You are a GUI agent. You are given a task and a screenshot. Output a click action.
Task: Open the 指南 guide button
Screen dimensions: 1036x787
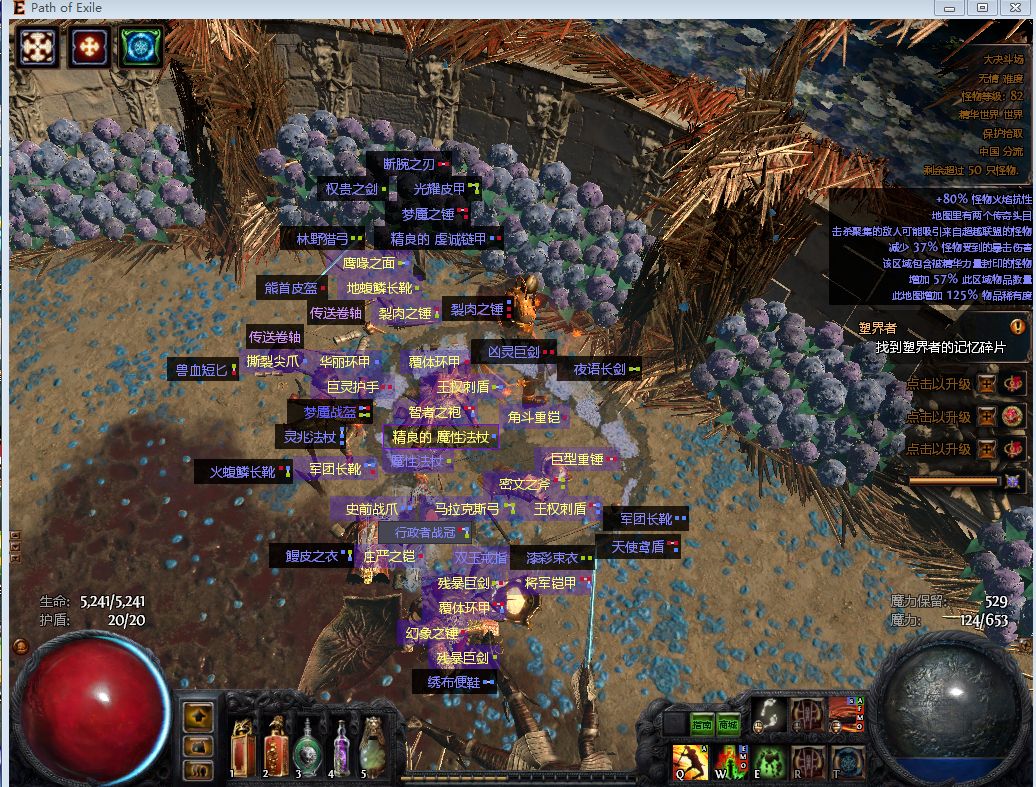click(x=703, y=724)
